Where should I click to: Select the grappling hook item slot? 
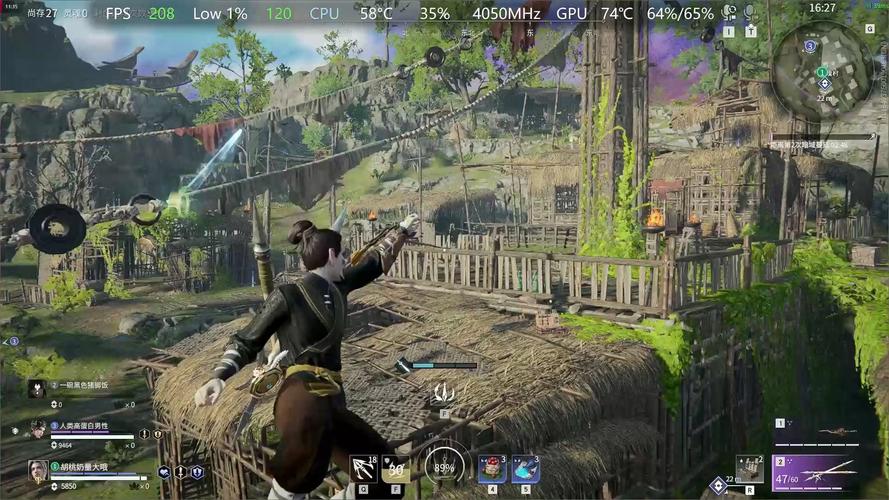coord(364,468)
